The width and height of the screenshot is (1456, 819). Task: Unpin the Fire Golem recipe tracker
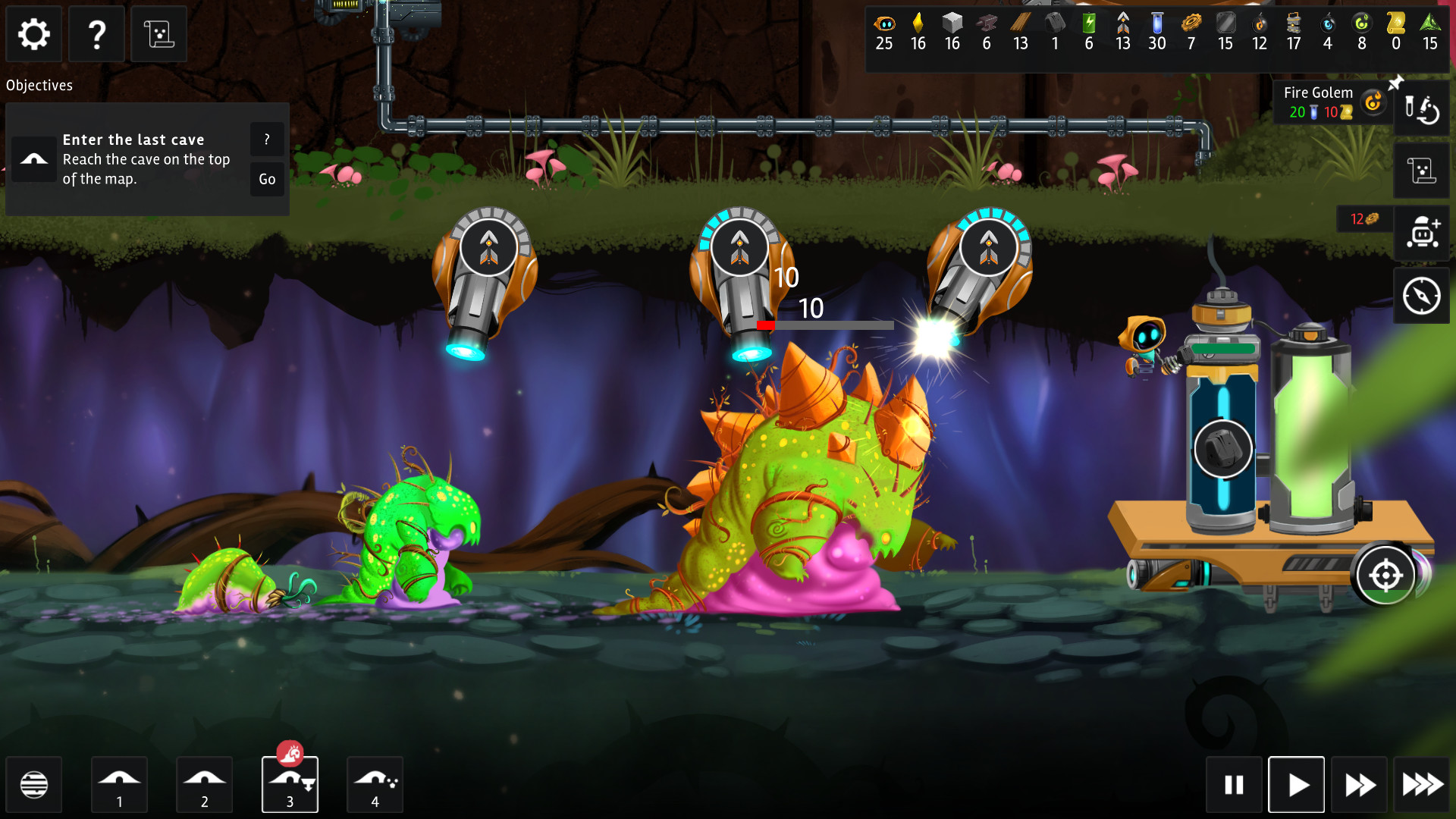1395,82
